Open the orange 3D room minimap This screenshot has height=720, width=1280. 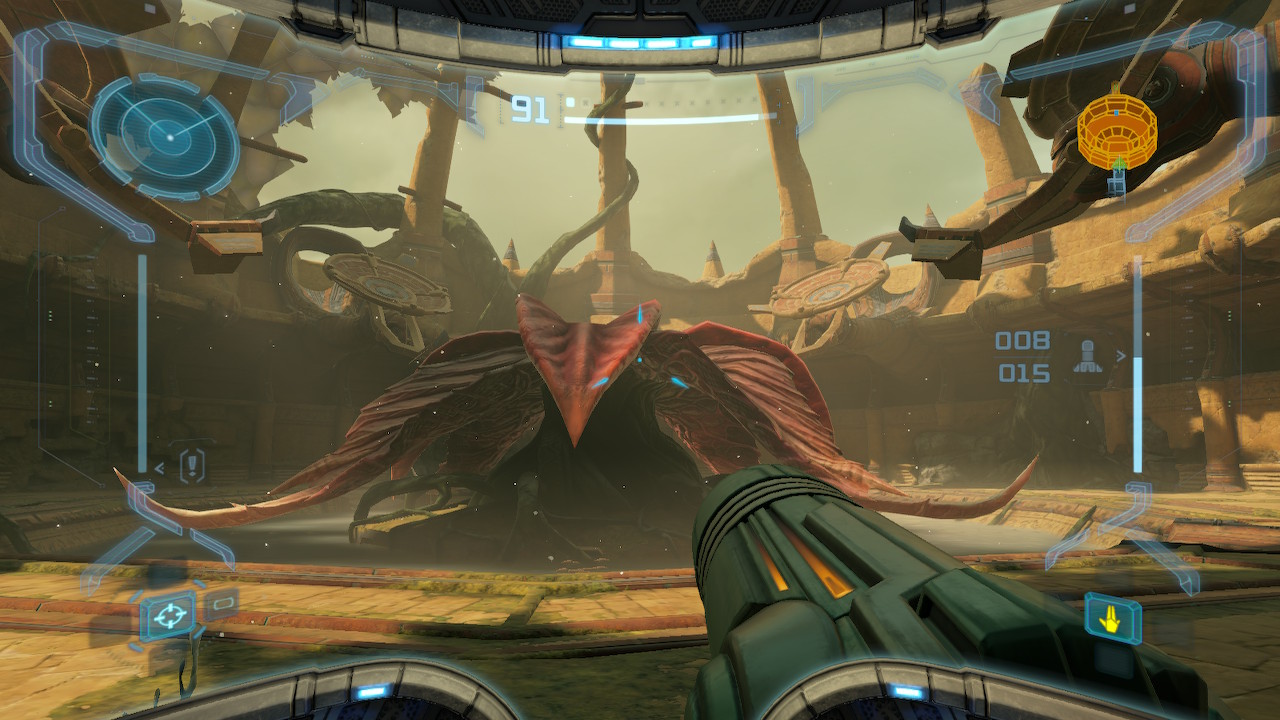[1116, 129]
